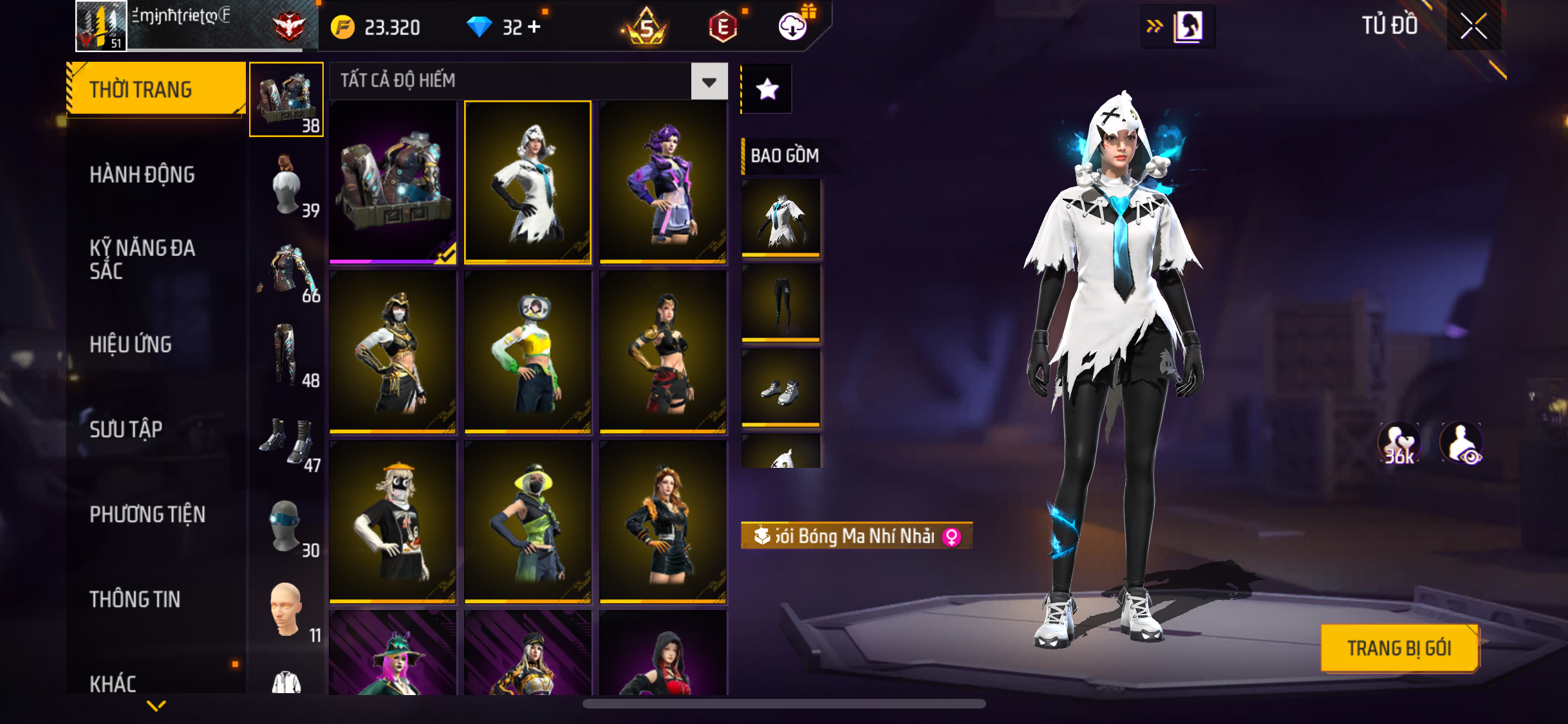
Task: Open the TẤT CẢ ĐỘ HIẾM rarity dropdown
Action: click(x=709, y=82)
